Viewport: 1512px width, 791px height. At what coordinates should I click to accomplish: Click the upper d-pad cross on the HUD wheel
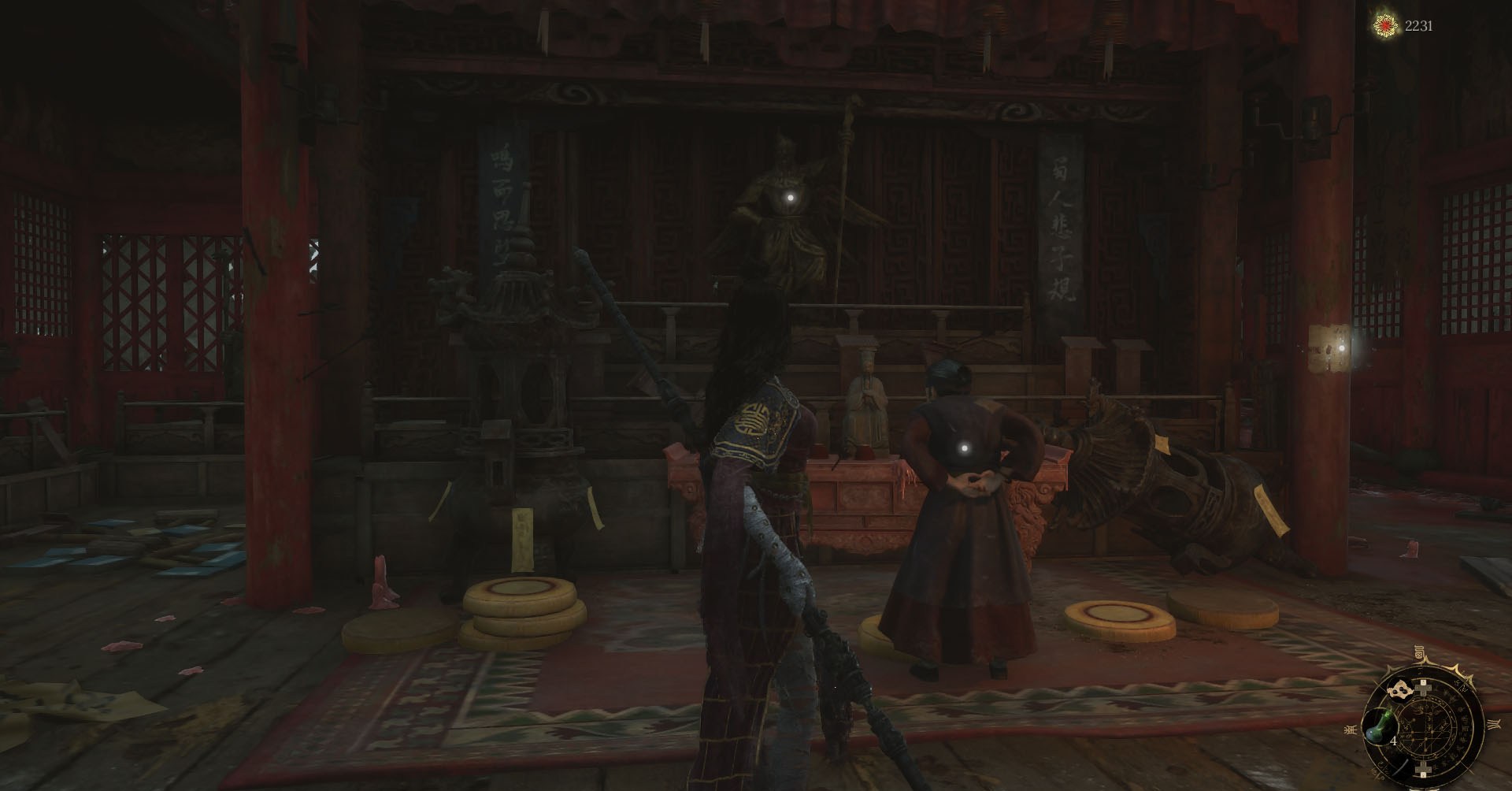1423,688
